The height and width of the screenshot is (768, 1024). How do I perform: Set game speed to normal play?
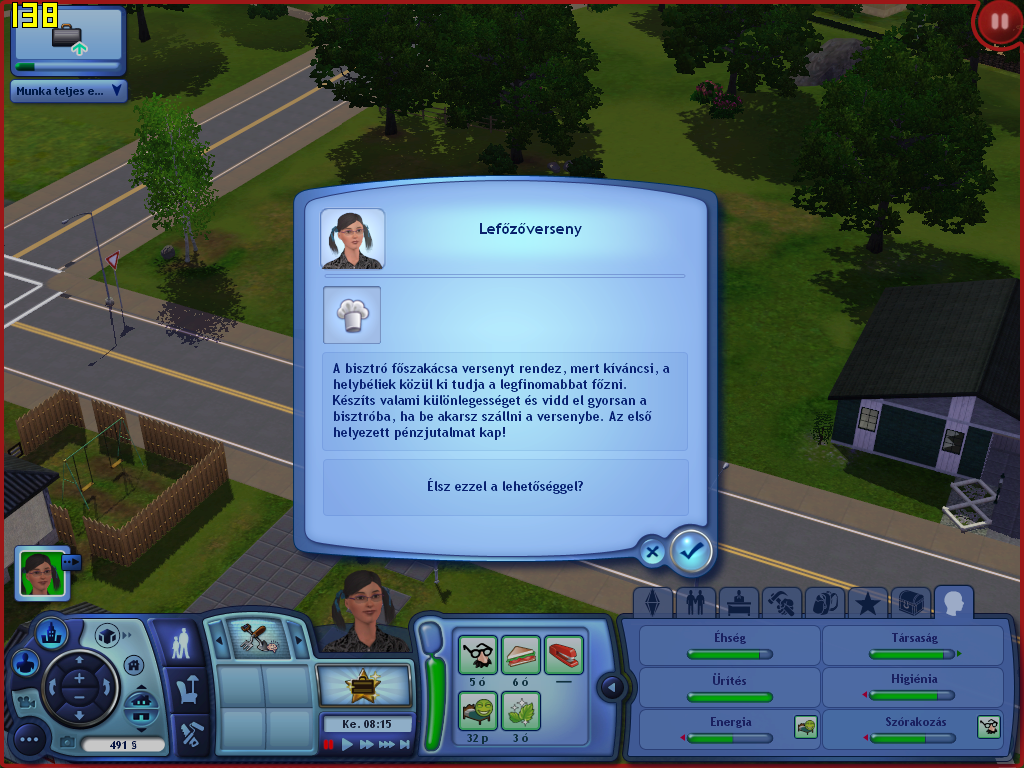coord(348,744)
